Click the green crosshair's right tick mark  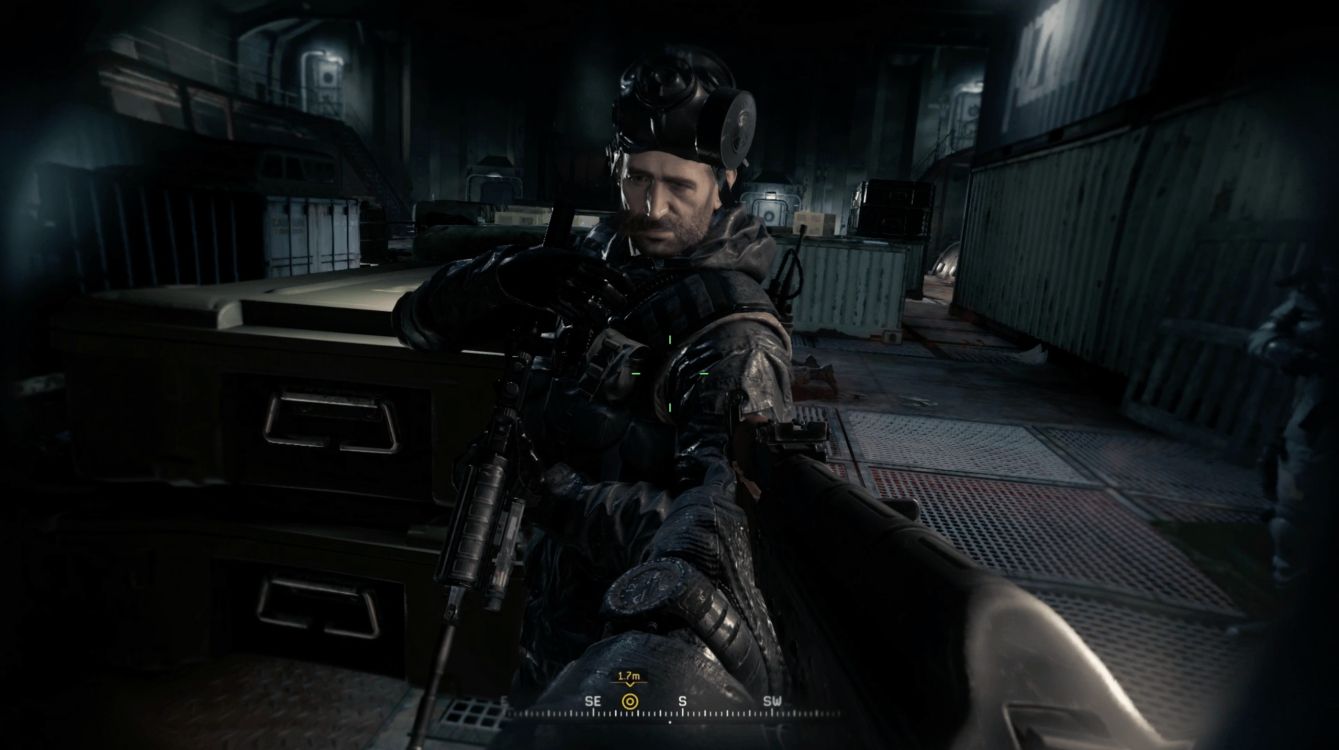click(x=705, y=373)
